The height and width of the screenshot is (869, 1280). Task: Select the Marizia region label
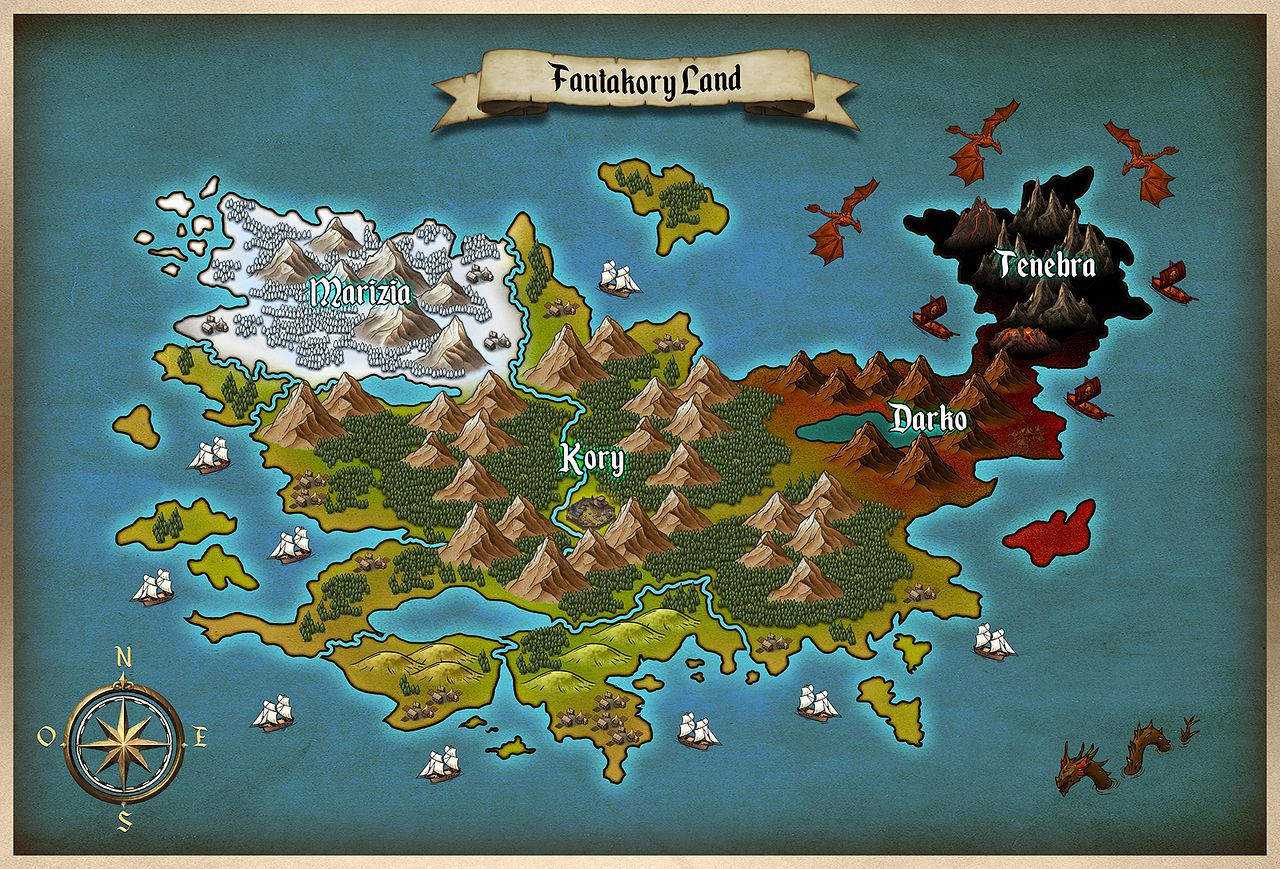tap(360, 293)
